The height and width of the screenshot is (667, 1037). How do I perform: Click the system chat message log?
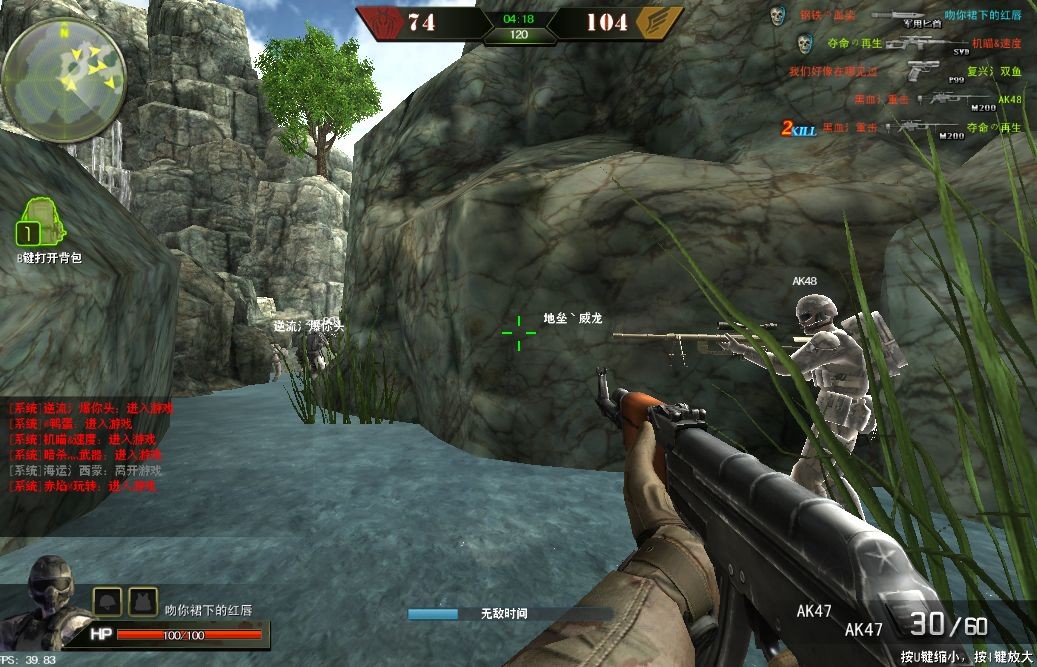(86, 447)
